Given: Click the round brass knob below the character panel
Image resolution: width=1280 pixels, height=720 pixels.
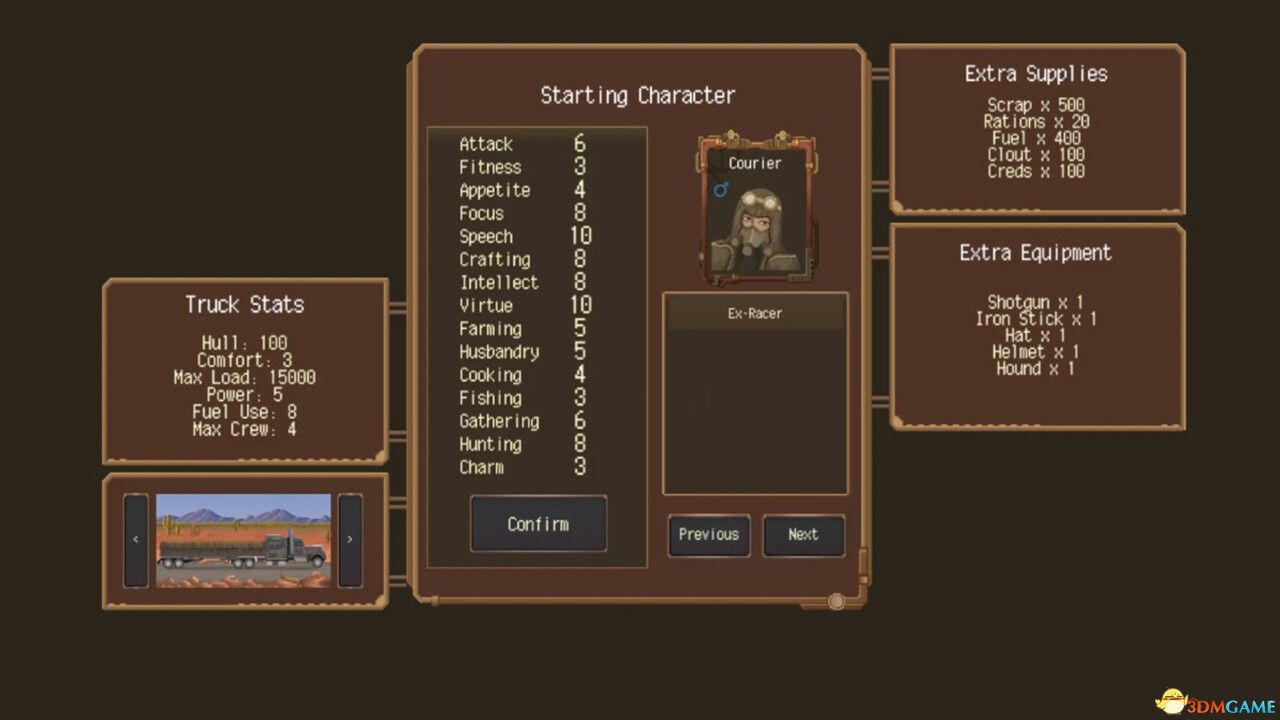Looking at the screenshot, I should tap(836, 601).
